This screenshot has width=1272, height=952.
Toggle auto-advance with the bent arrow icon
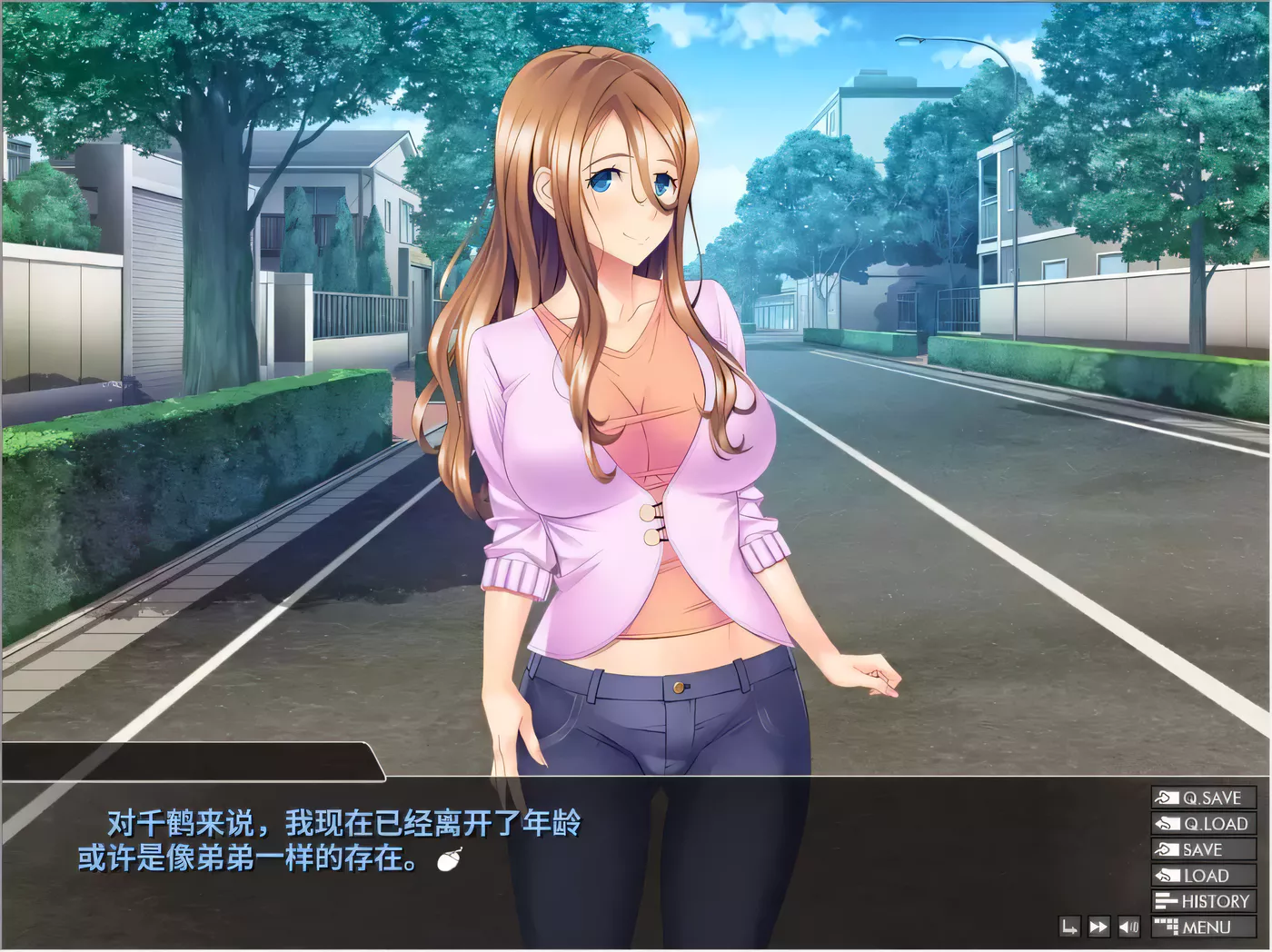pyautogui.click(x=1070, y=927)
